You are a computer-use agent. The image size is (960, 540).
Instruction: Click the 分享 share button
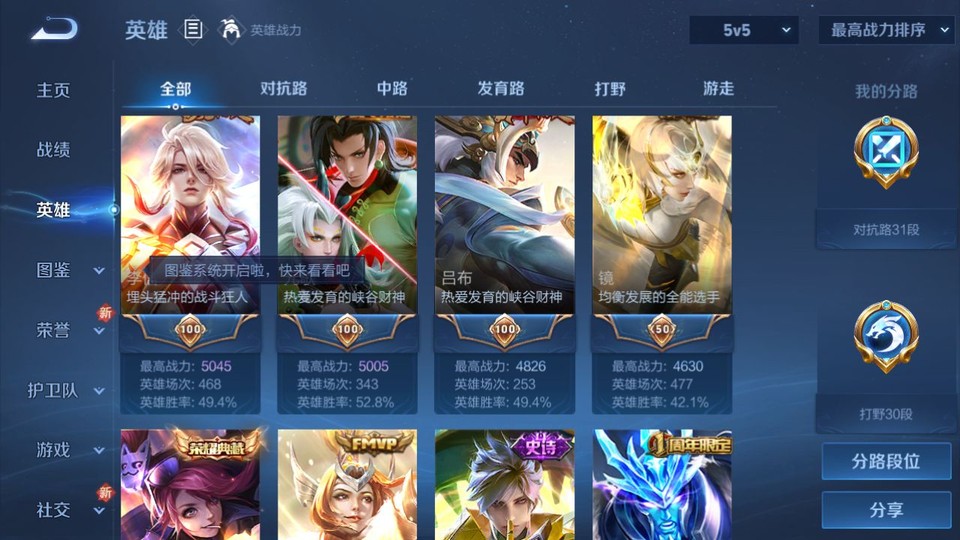(x=886, y=510)
